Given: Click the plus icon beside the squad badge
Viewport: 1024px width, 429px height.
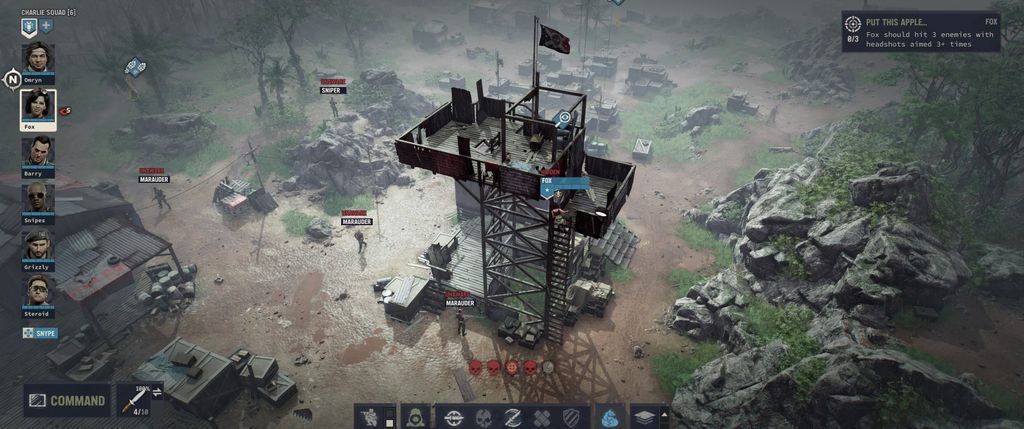Looking at the screenshot, I should [46, 26].
